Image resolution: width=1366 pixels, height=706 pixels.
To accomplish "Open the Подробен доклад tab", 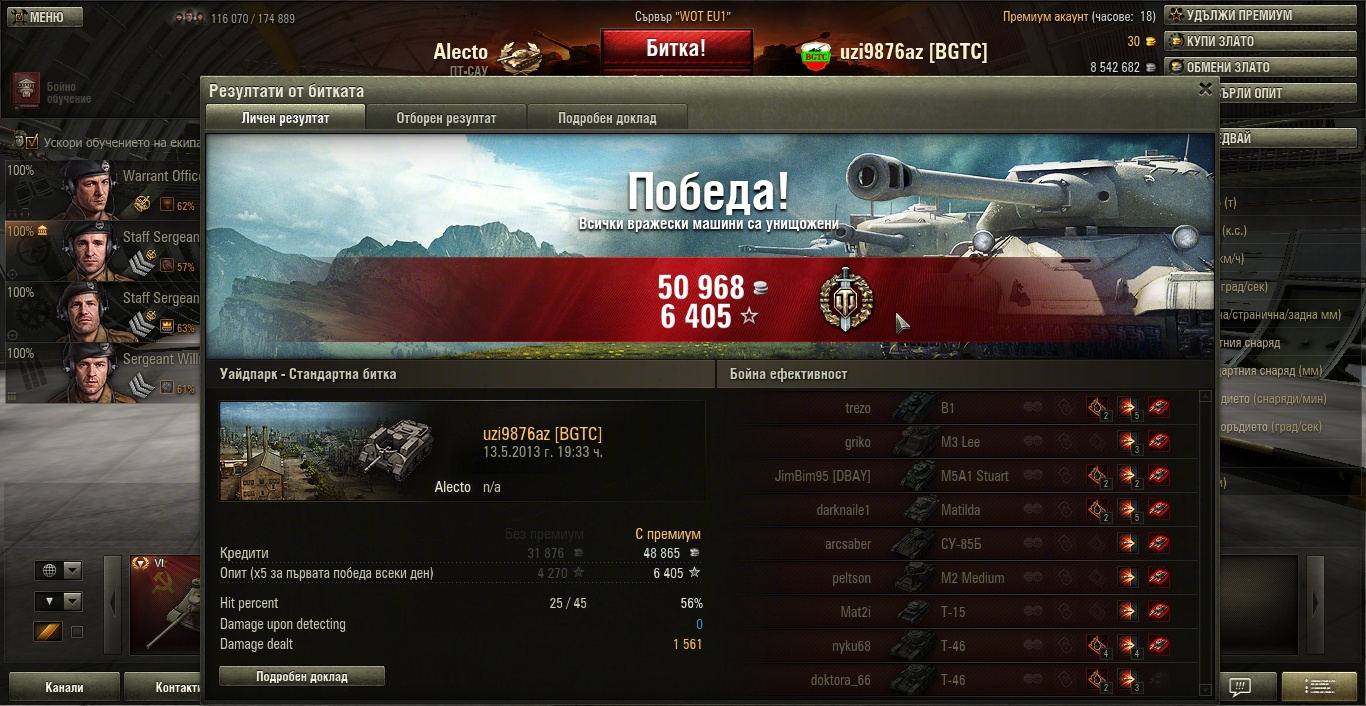I will (x=607, y=118).
